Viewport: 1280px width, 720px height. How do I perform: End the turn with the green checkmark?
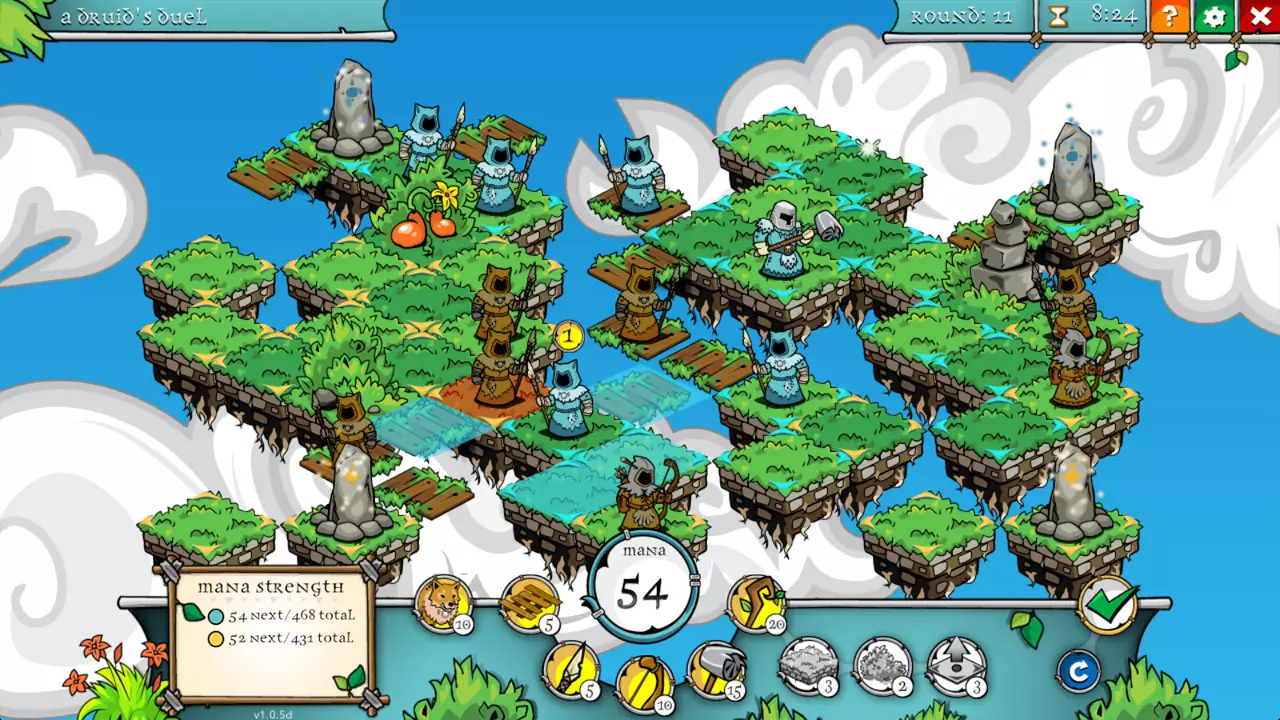(1108, 604)
